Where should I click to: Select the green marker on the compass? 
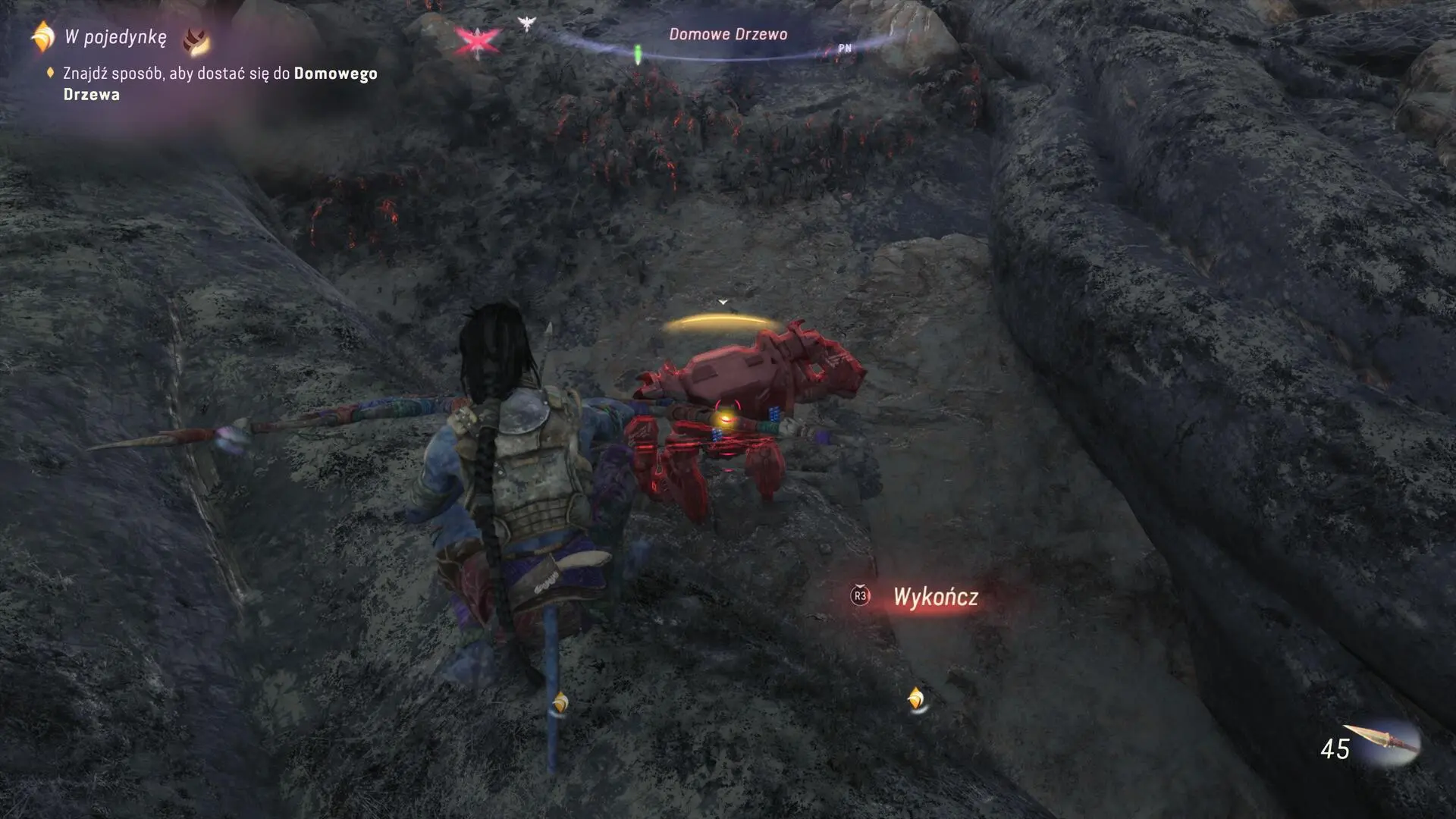coord(638,53)
